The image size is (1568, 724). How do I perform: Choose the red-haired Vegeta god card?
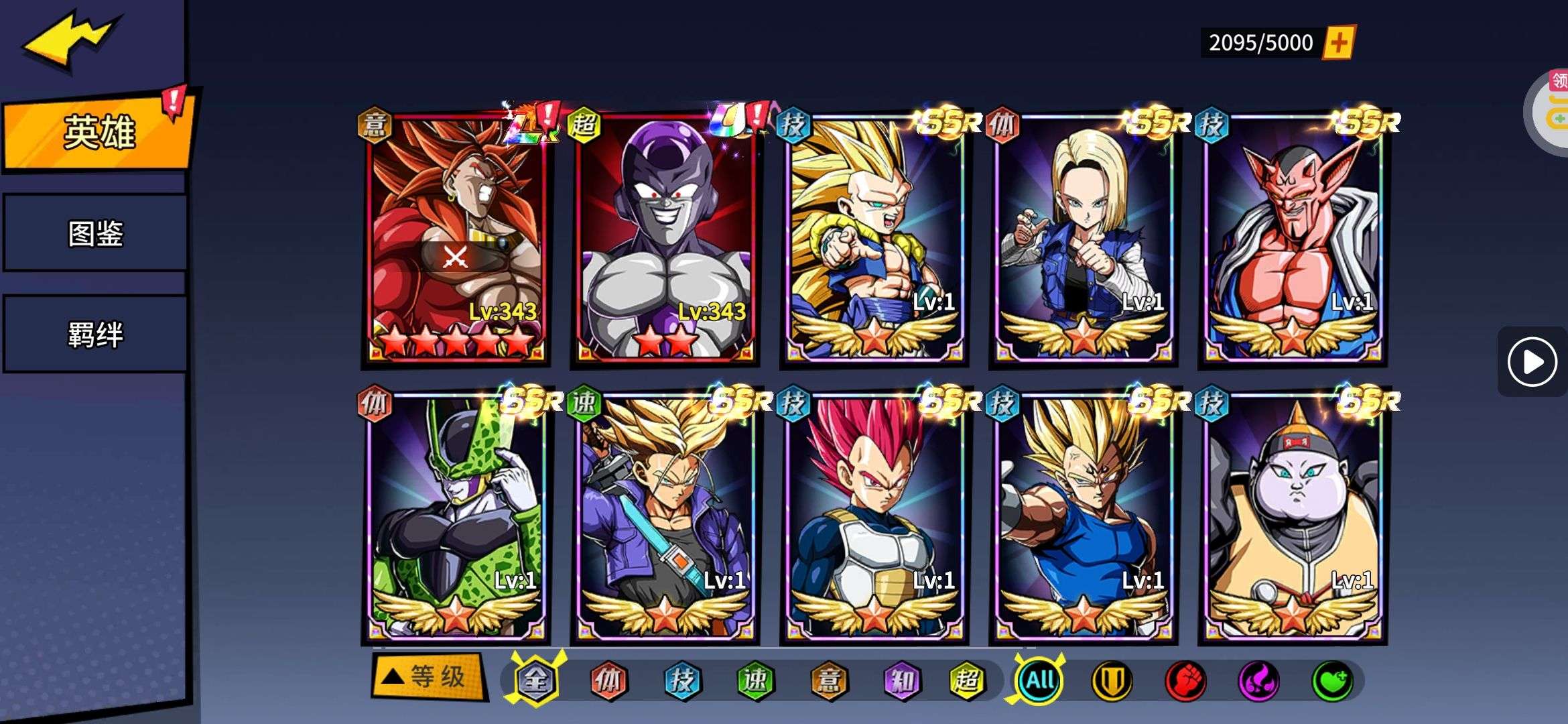pos(874,516)
